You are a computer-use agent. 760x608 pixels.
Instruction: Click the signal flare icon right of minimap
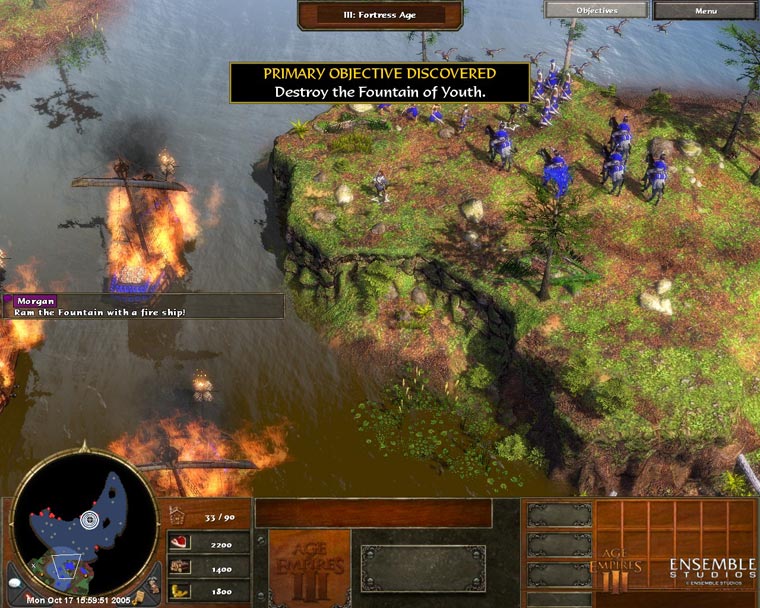[x=152, y=584]
